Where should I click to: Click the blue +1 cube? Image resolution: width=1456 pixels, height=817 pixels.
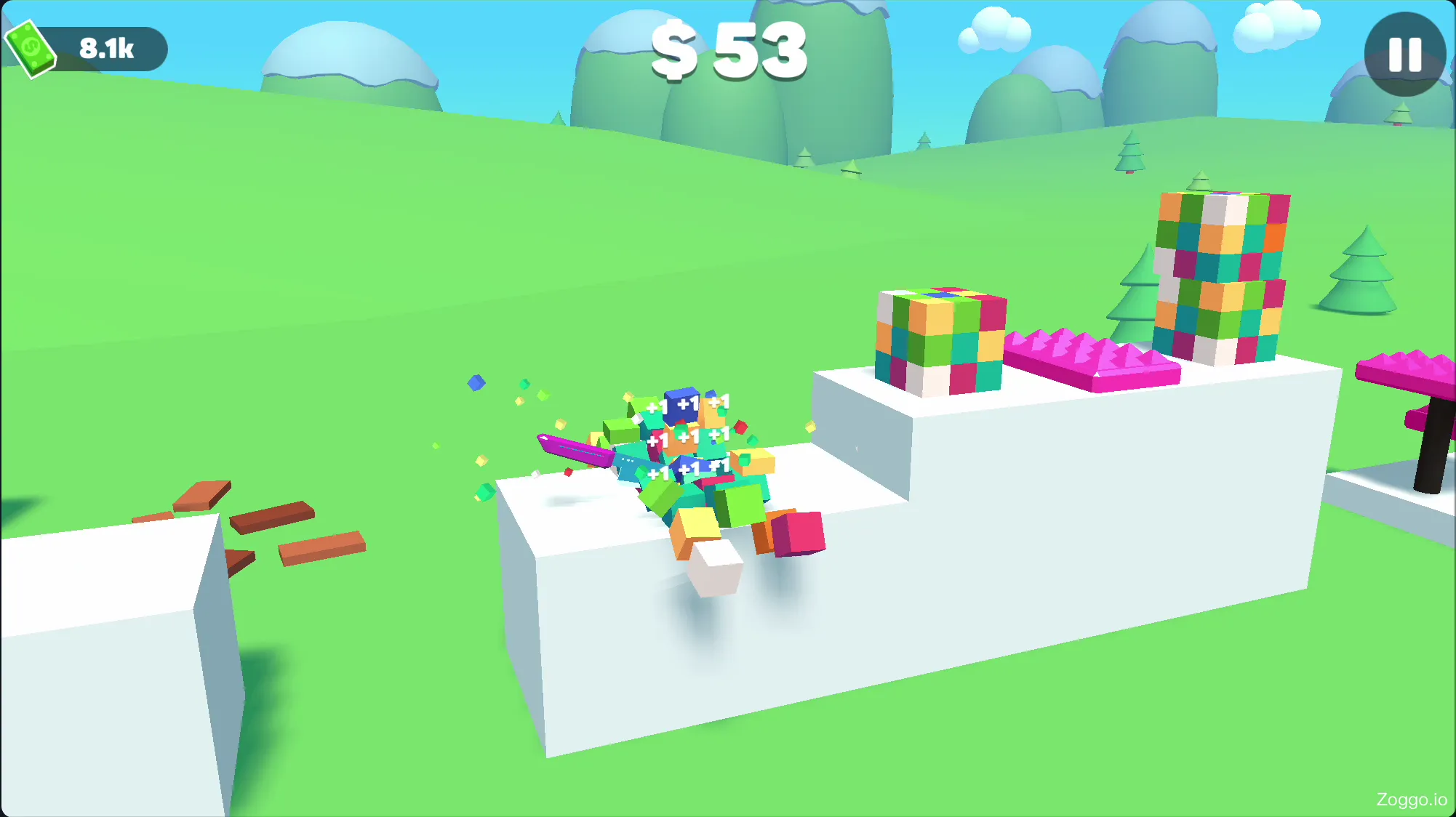coord(684,406)
